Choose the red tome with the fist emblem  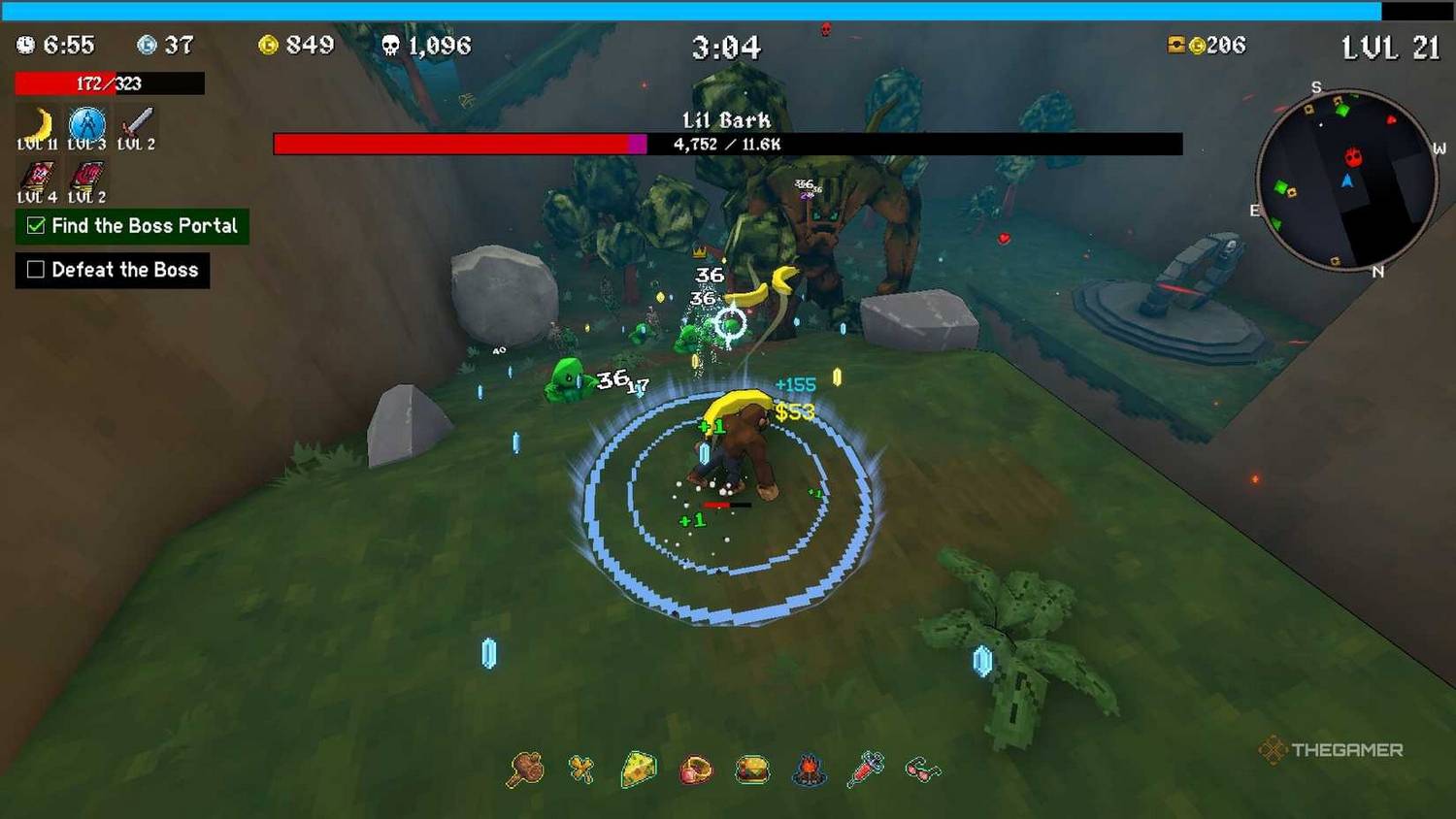(x=86, y=177)
